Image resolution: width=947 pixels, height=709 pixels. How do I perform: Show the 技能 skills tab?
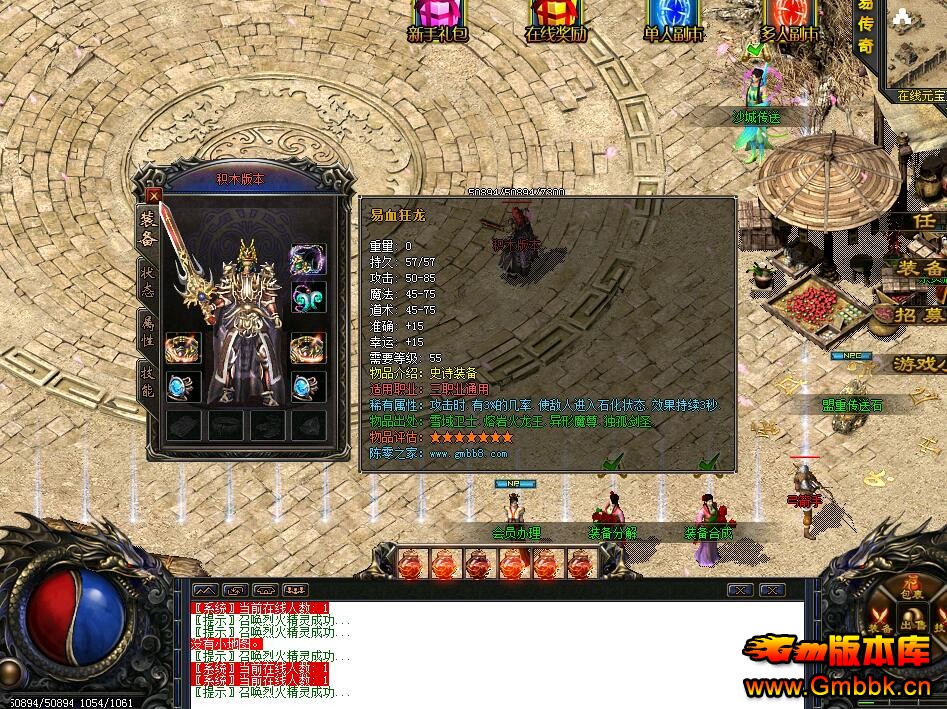147,380
